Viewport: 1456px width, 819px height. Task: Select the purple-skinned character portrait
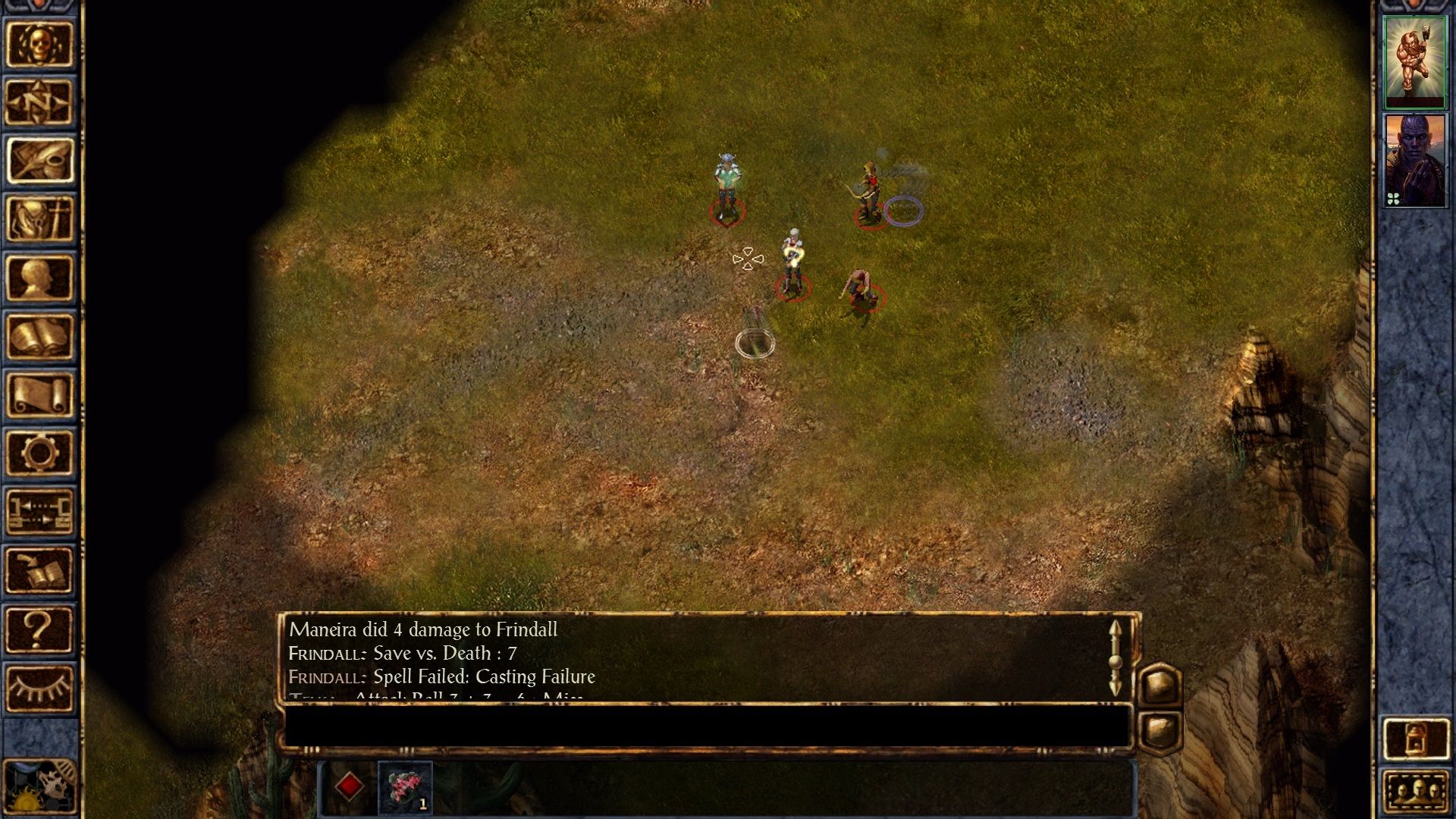tap(1415, 161)
